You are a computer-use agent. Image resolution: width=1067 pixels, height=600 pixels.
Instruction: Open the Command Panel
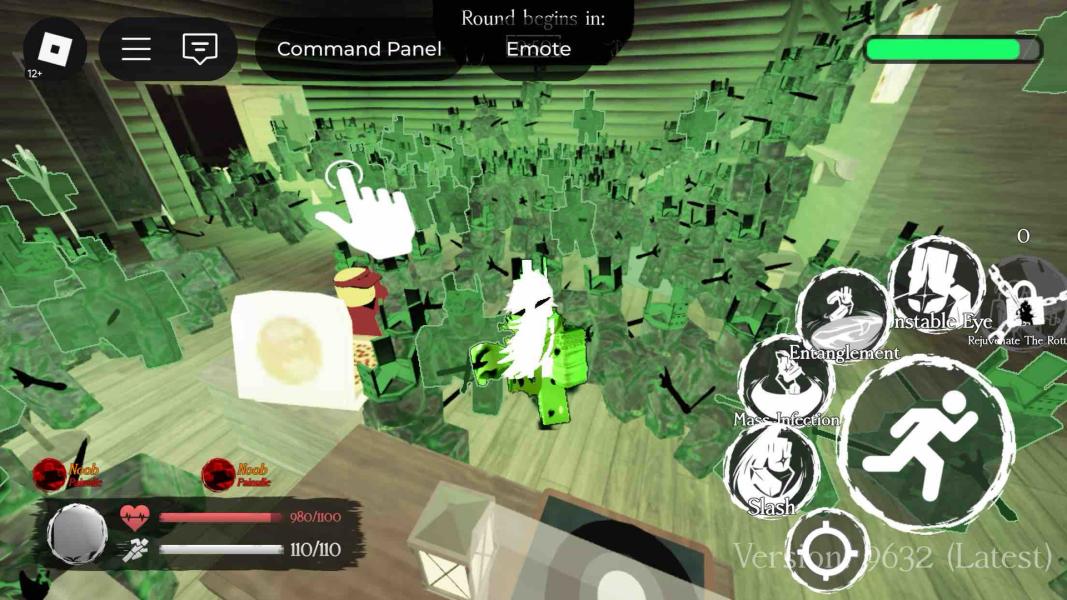[359, 49]
